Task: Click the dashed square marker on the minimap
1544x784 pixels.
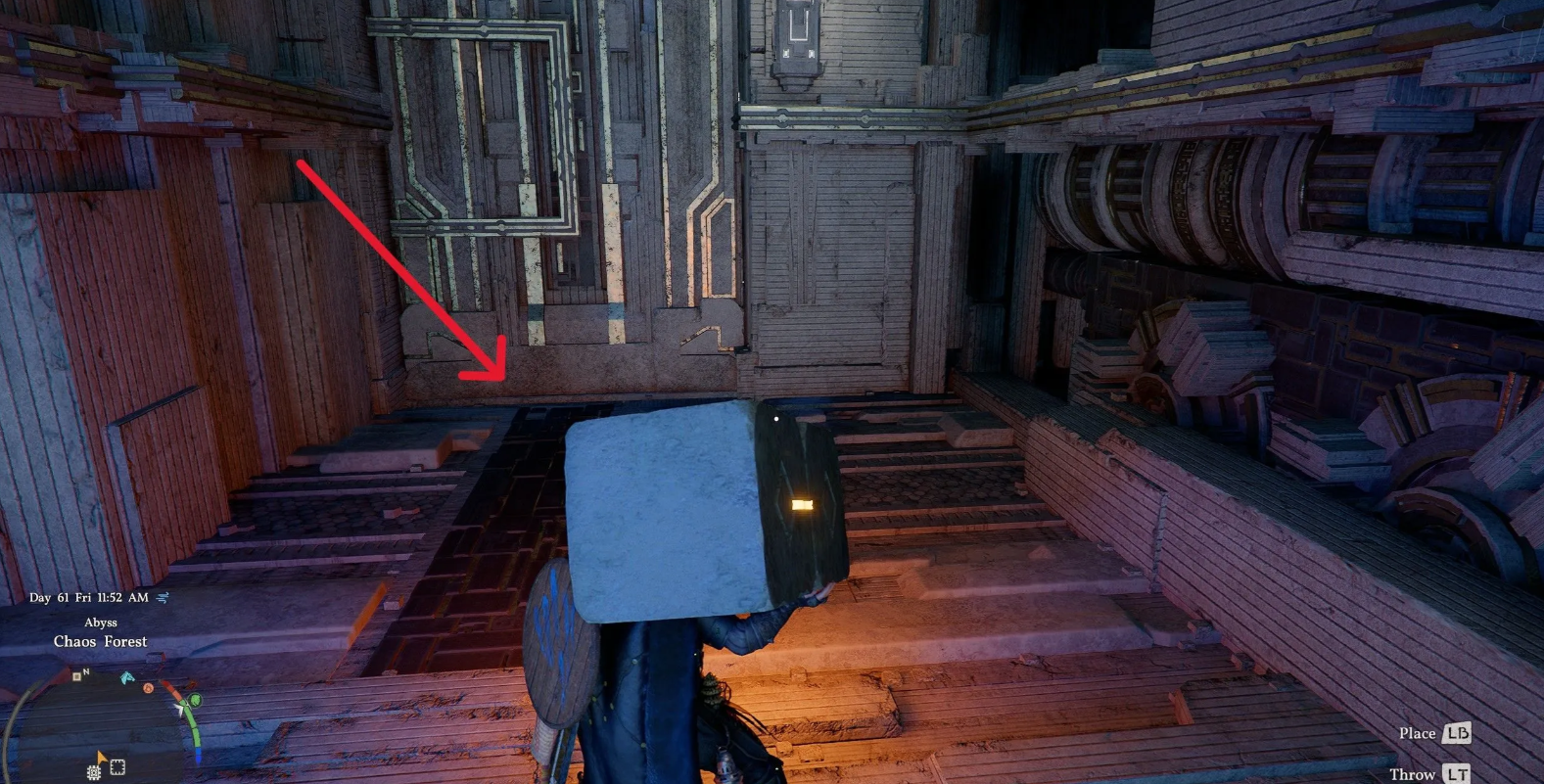Action: click(x=117, y=767)
